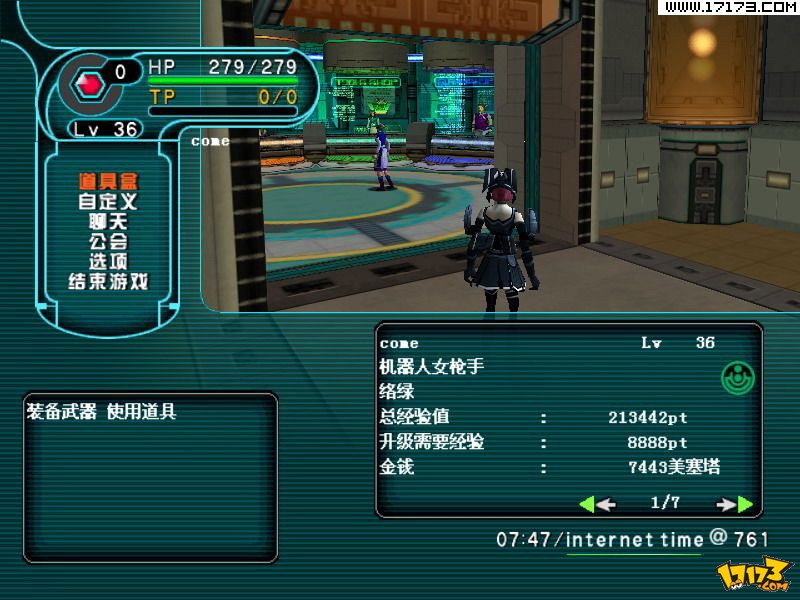Image resolution: width=800 pixels, height=600 pixels.
Task: Click the green section ID emblem
Action: point(737,377)
